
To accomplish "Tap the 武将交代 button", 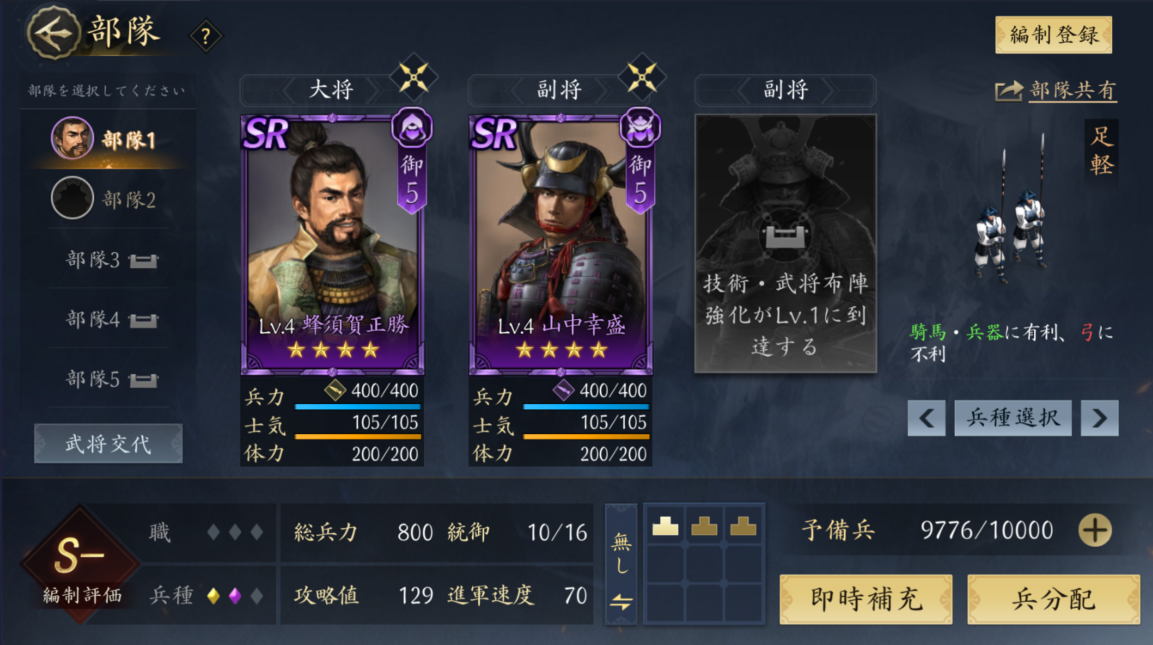I will (108, 443).
